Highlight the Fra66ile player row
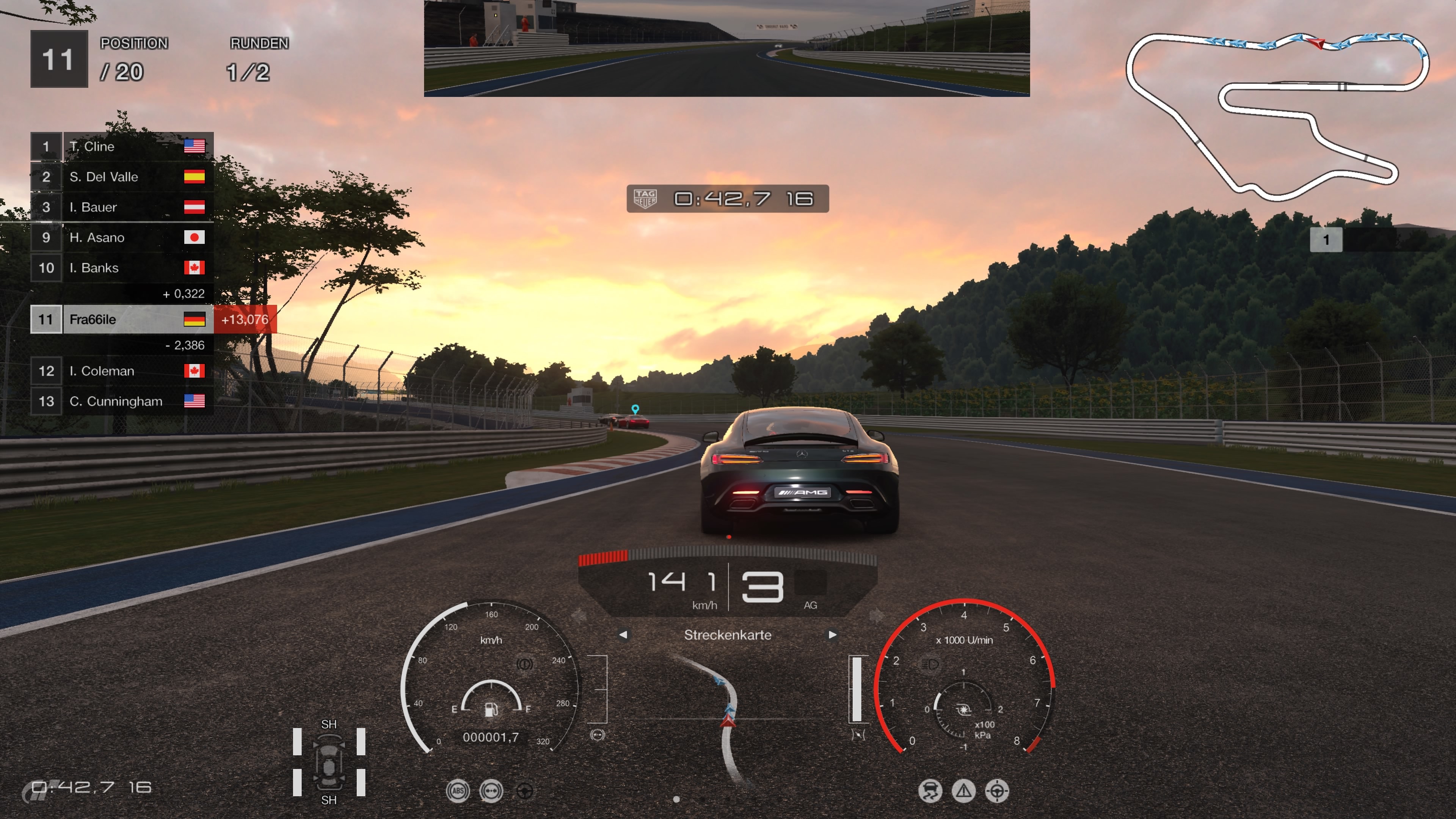Image resolution: width=1456 pixels, height=819 pixels. point(121,319)
